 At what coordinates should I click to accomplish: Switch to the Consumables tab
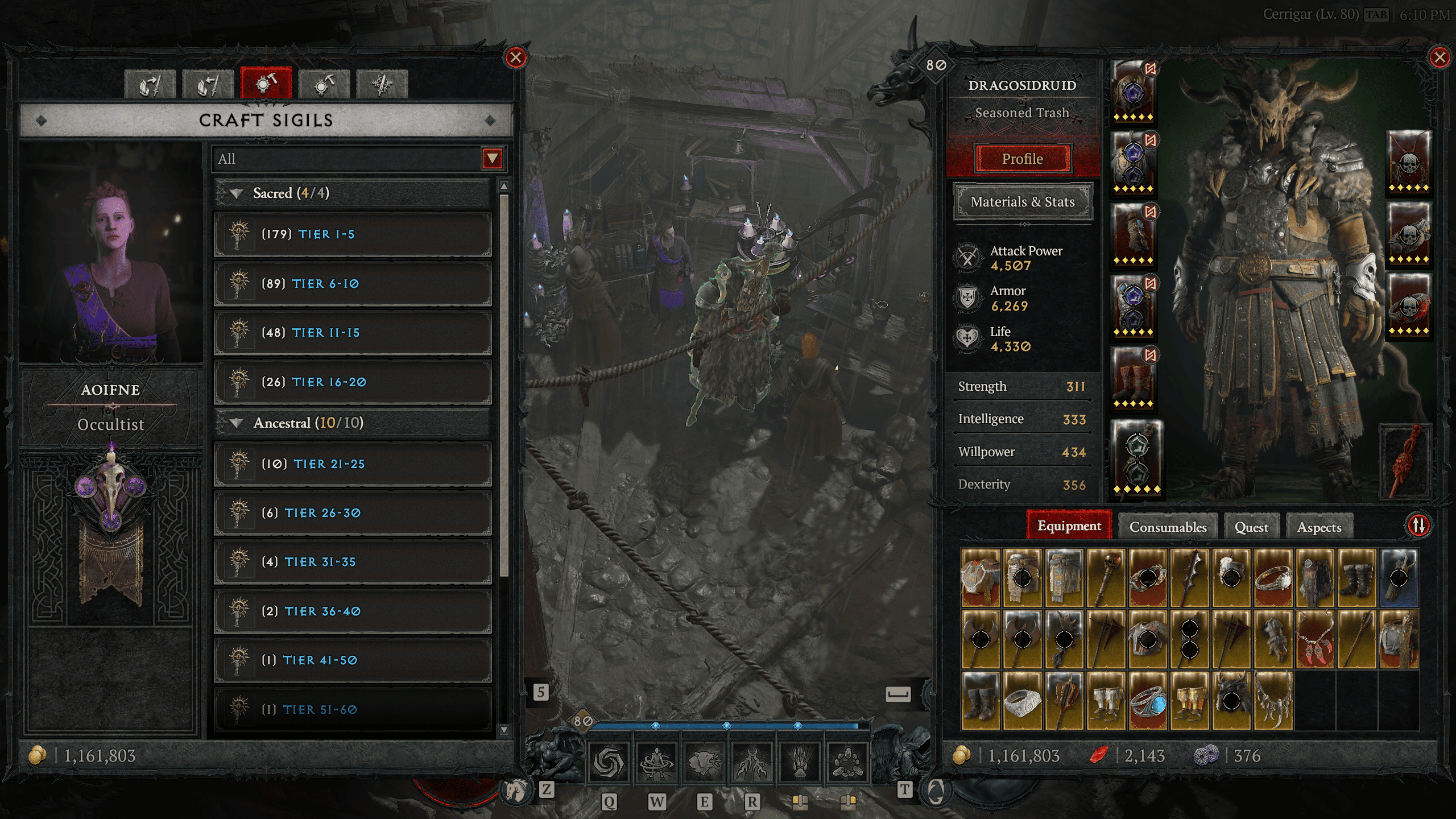1168,527
